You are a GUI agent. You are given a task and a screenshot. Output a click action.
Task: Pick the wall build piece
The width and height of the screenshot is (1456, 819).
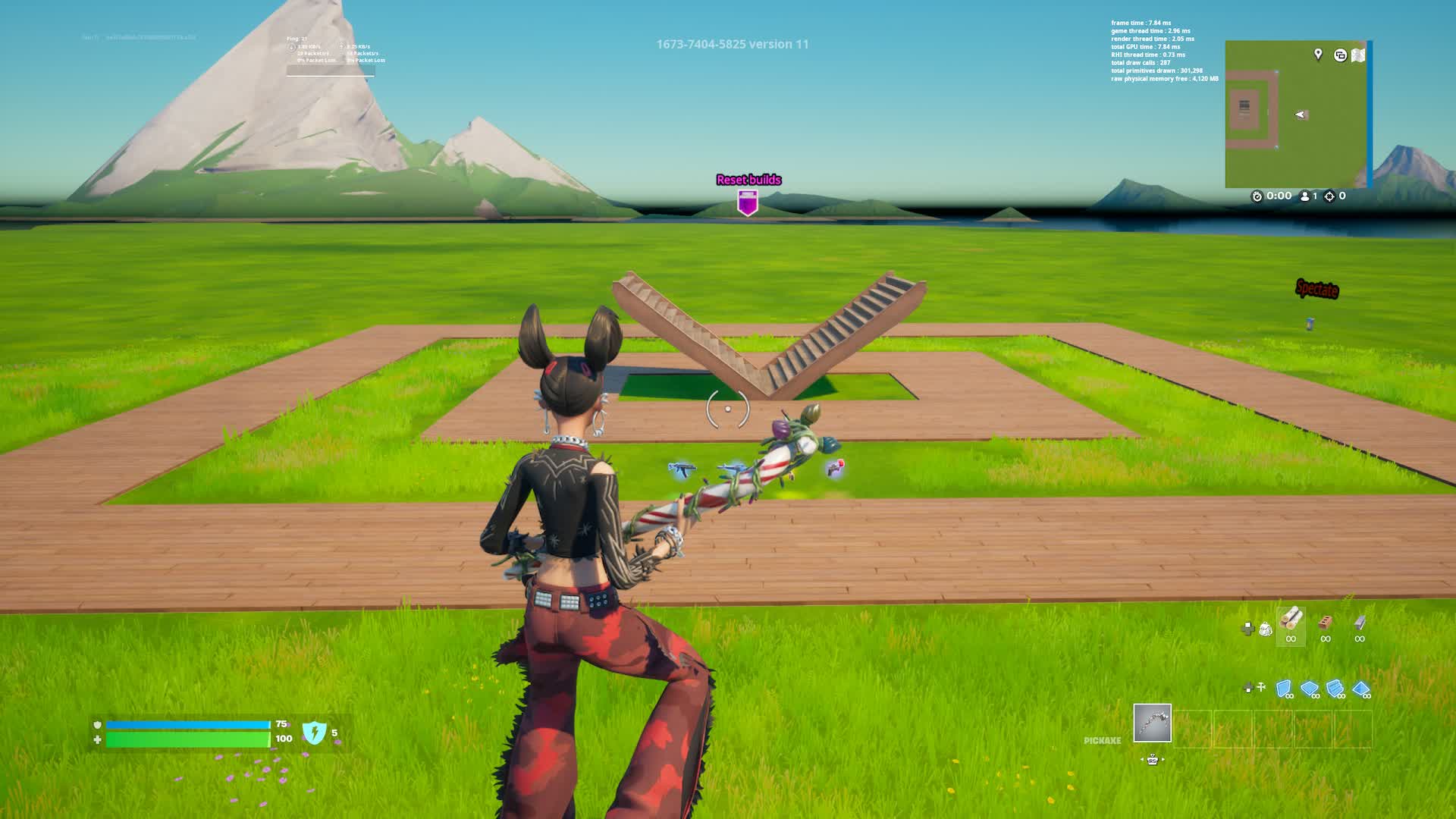point(1284,689)
